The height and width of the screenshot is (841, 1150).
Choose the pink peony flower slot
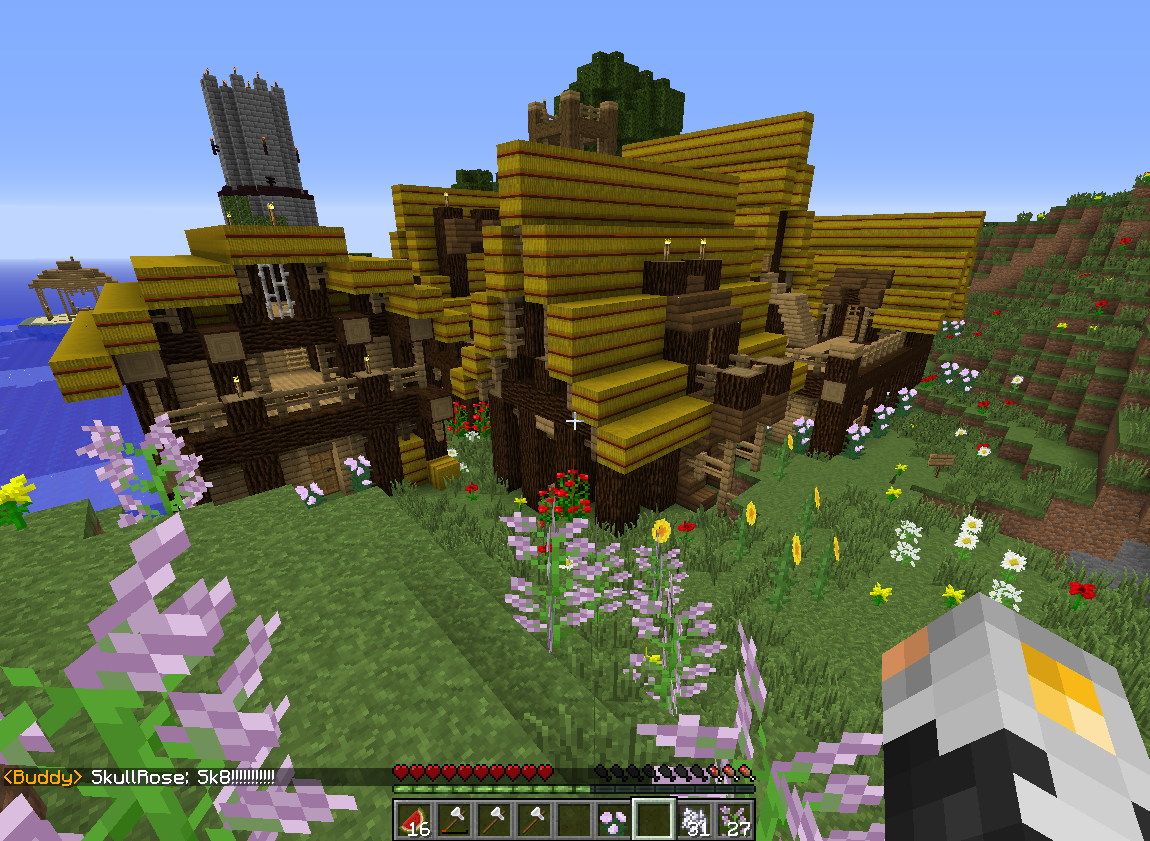[612, 820]
